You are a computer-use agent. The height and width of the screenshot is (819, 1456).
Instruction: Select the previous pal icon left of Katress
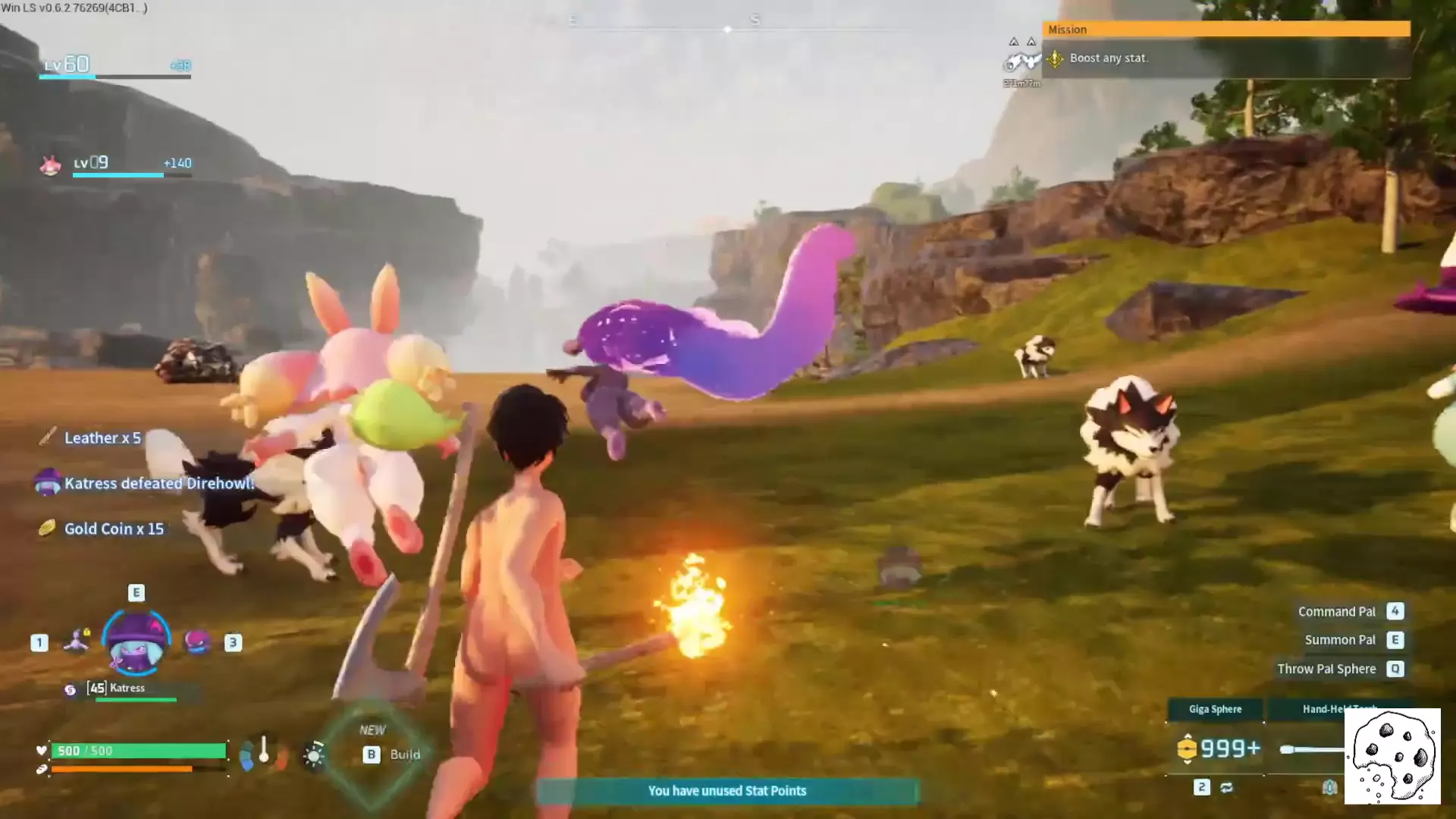pyautogui.click(x=76, y=641)
